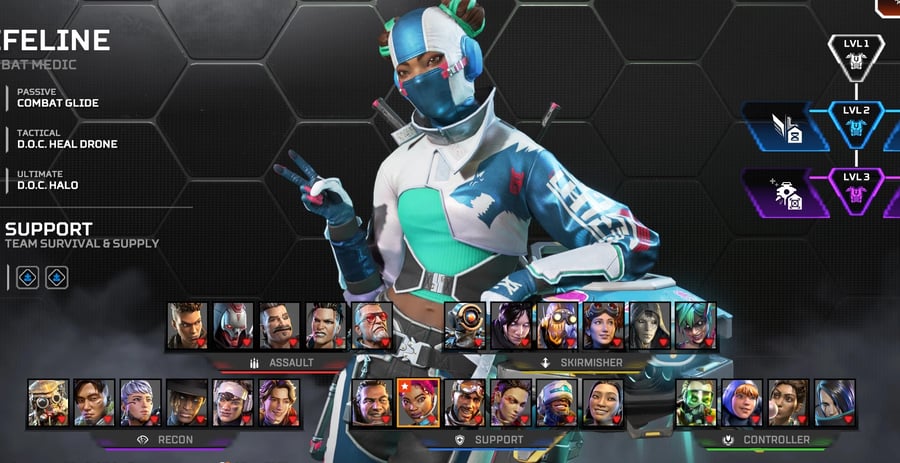Select Caustic with the gas mask
The width and height of the screenshot is (900, 463).
(696, 402)
